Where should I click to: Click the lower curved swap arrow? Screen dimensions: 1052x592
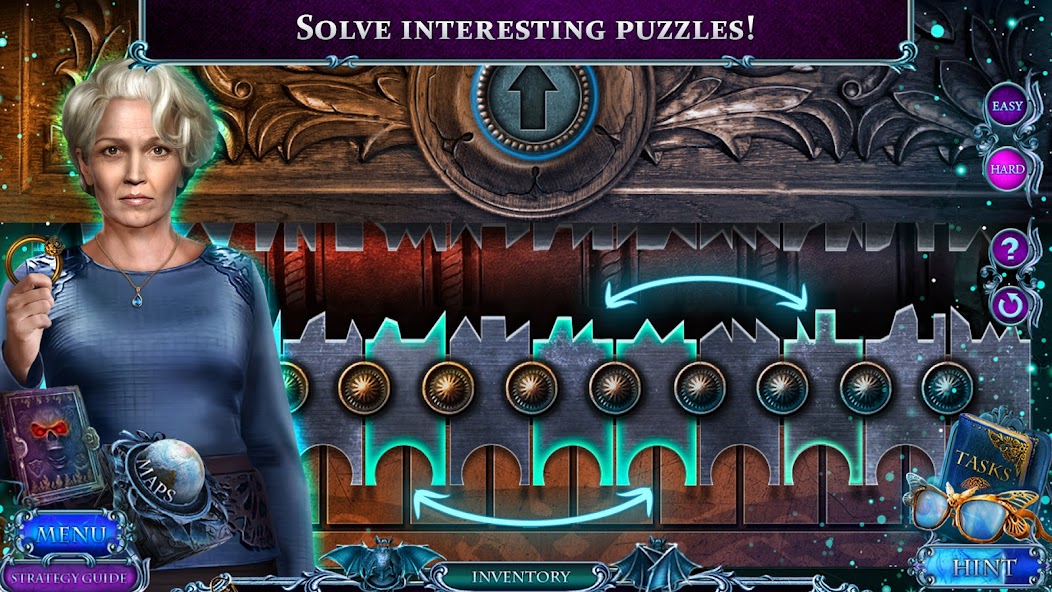pyautogui.click(x=532, y=505)
